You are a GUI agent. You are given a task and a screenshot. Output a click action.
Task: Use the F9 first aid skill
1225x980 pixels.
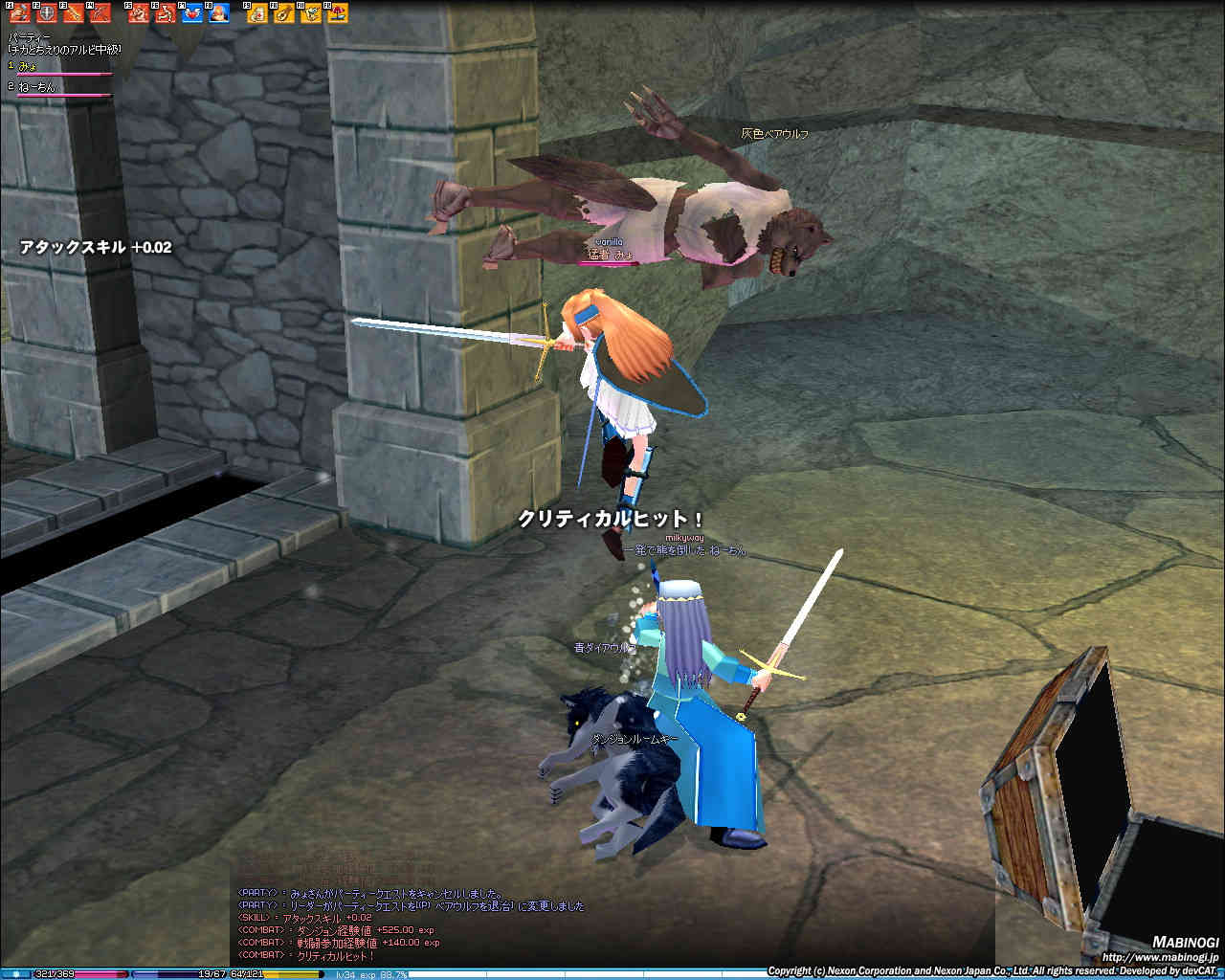[x=257, y=14]
